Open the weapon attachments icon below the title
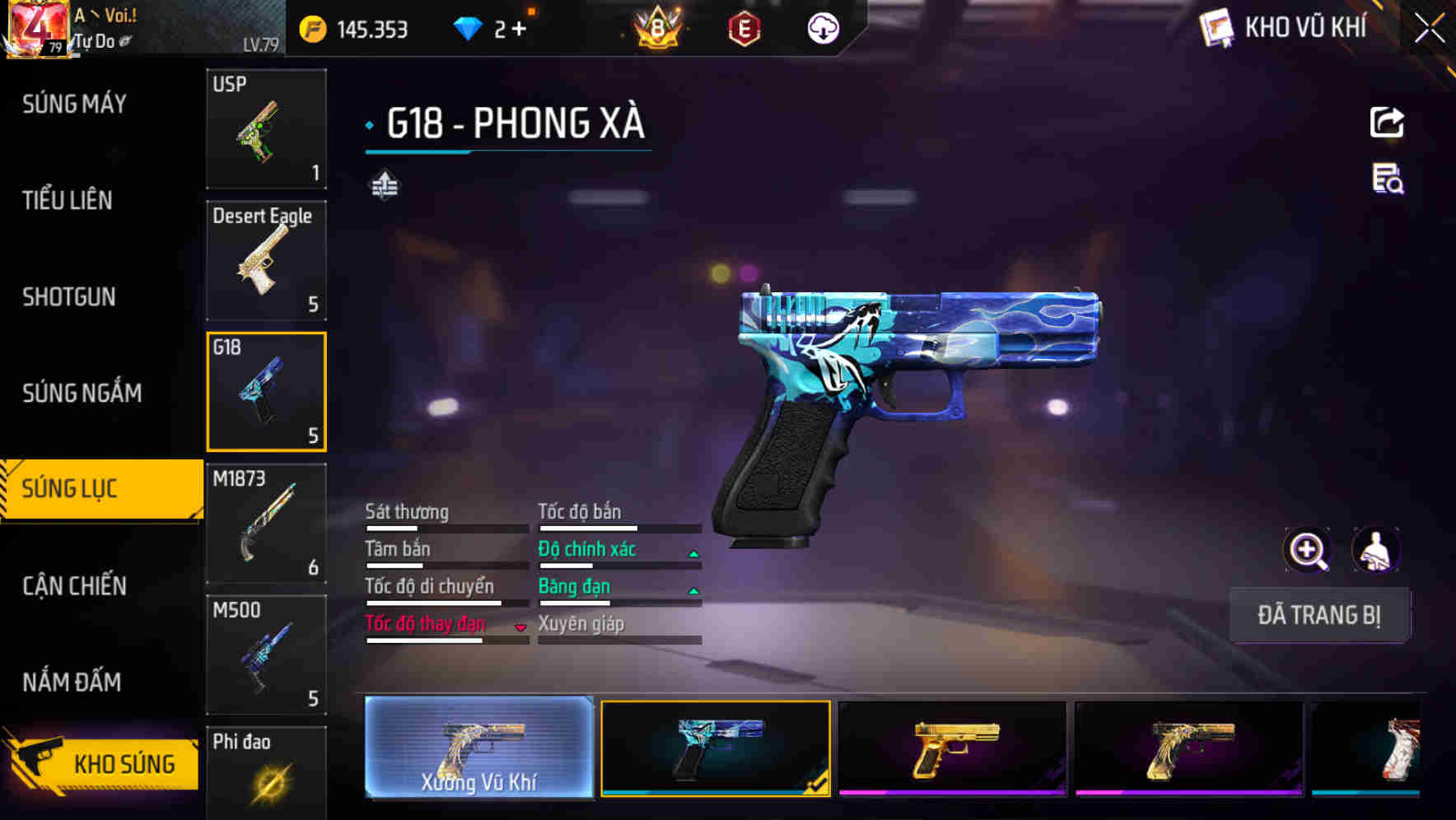This screenshot has height=820, width=1456. click(383, 185)
